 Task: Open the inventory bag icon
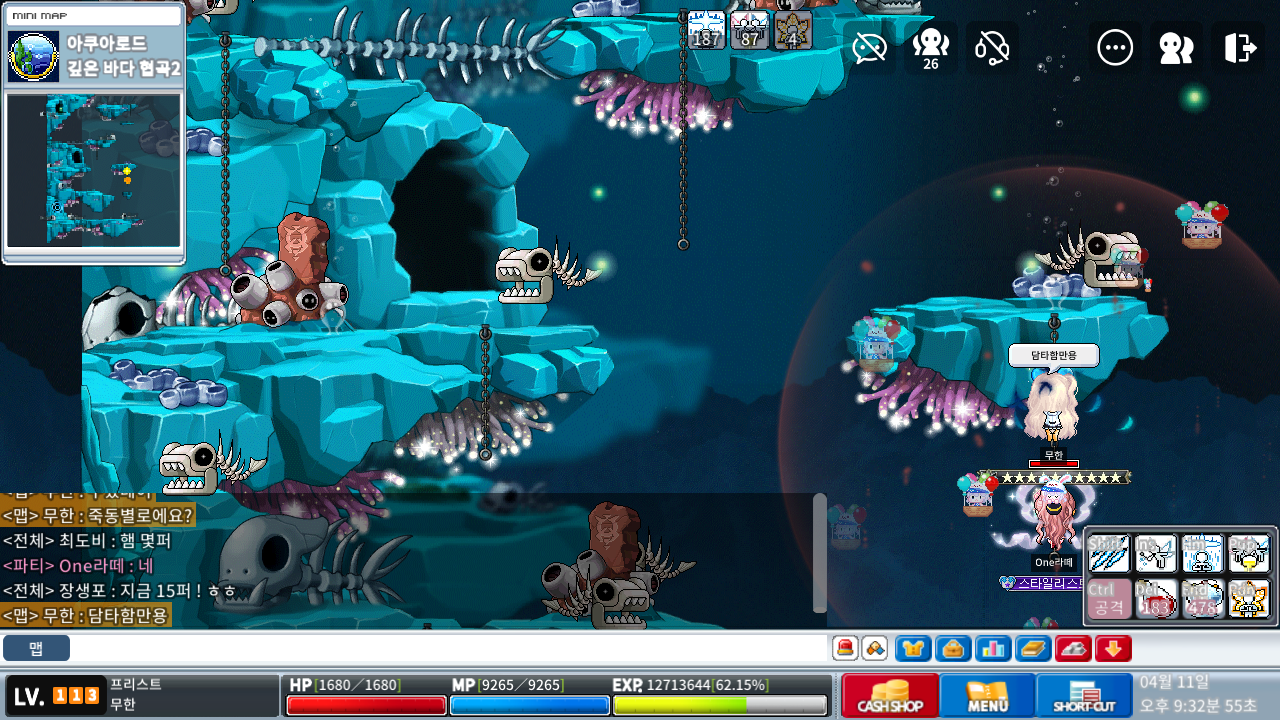(953, 648)
